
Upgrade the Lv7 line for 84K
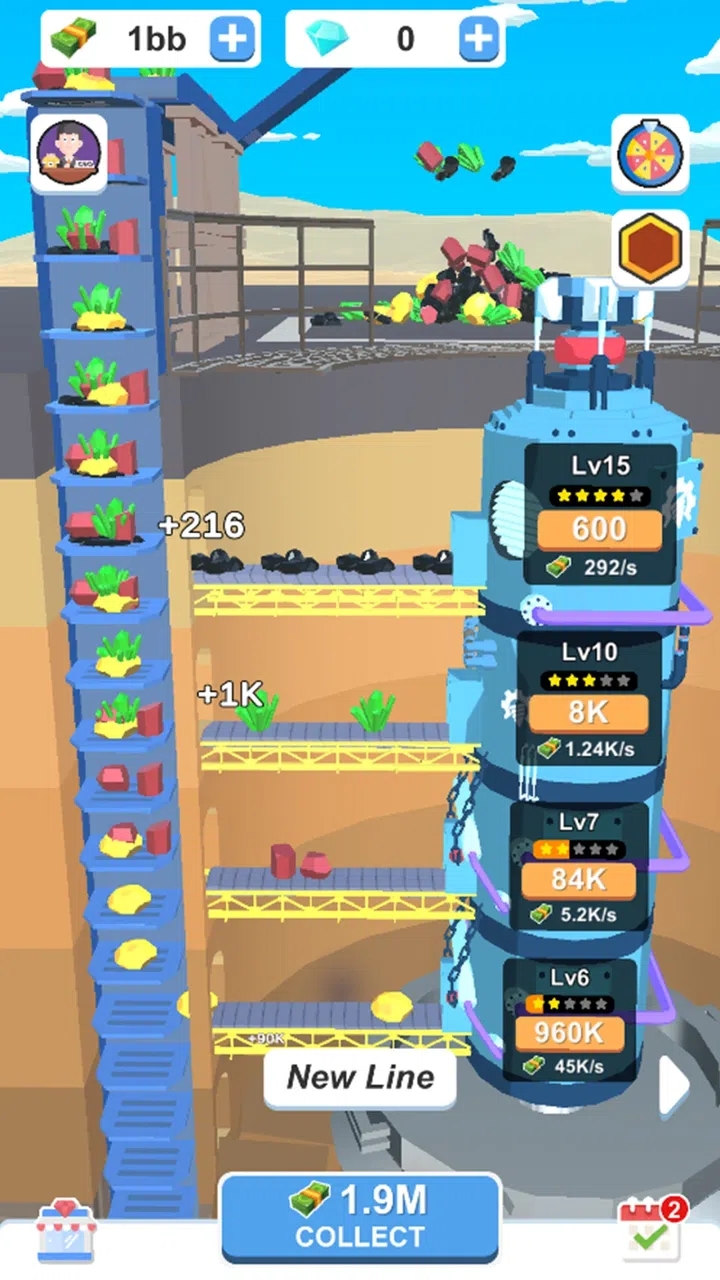tap(580, 881)
